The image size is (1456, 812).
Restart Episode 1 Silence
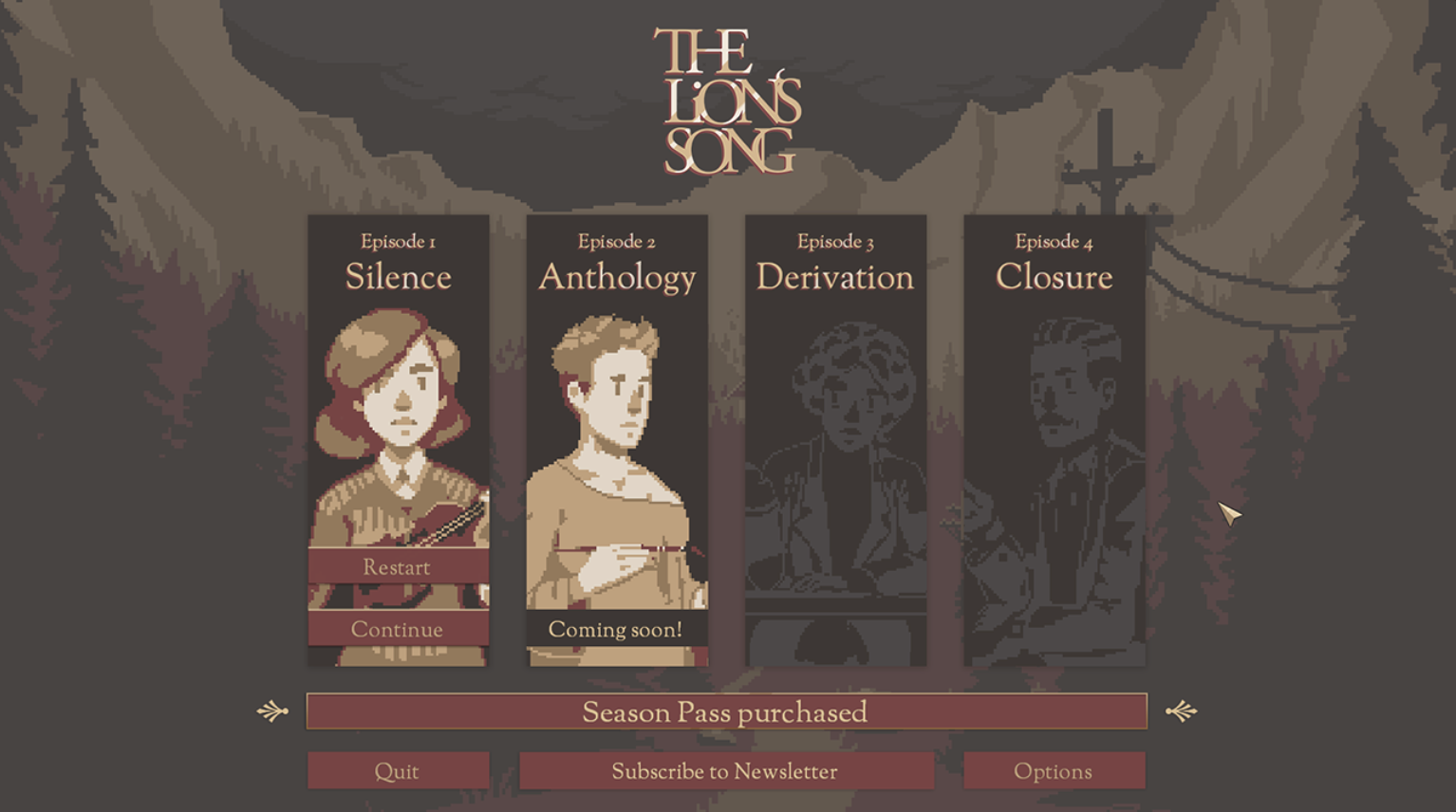[397, 567]
